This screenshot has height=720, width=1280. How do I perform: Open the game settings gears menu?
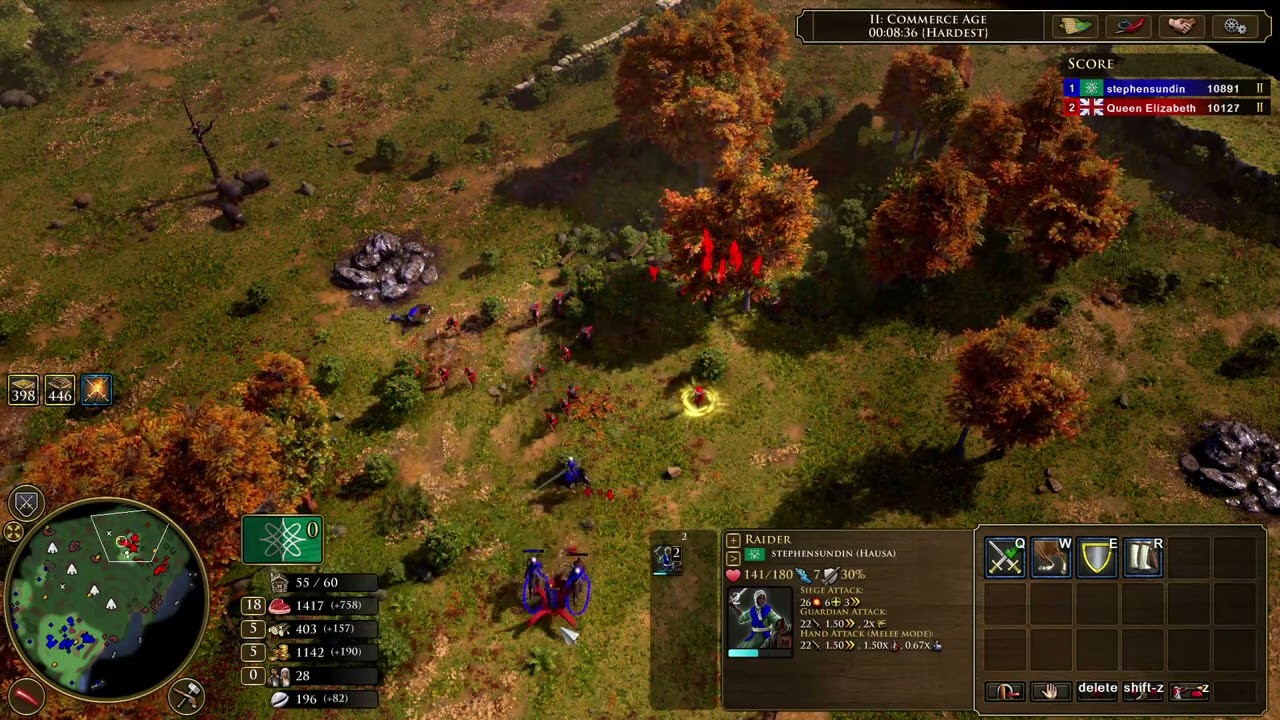tap(1235, 26)
